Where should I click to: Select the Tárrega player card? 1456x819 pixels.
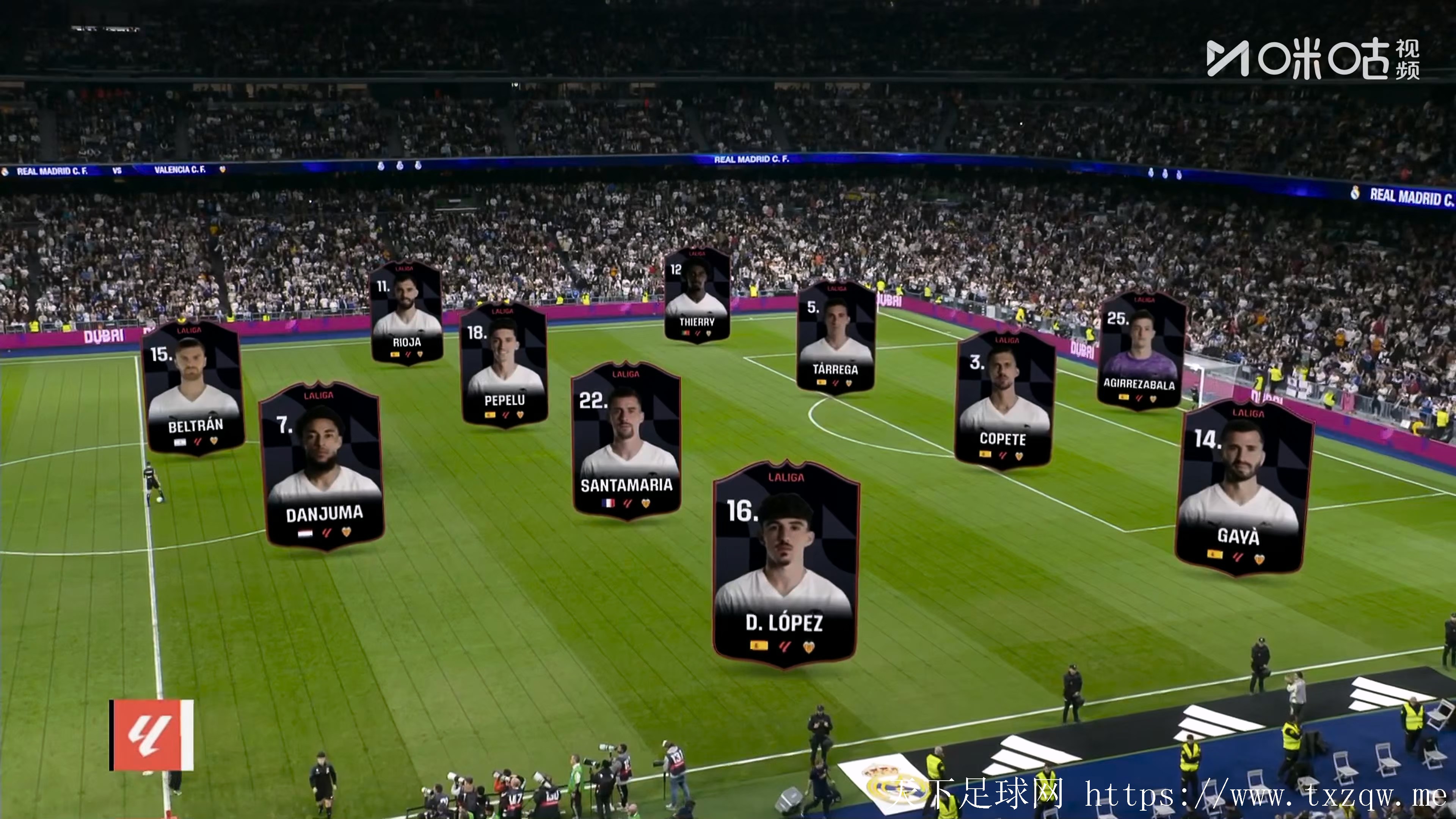[836, 337]
